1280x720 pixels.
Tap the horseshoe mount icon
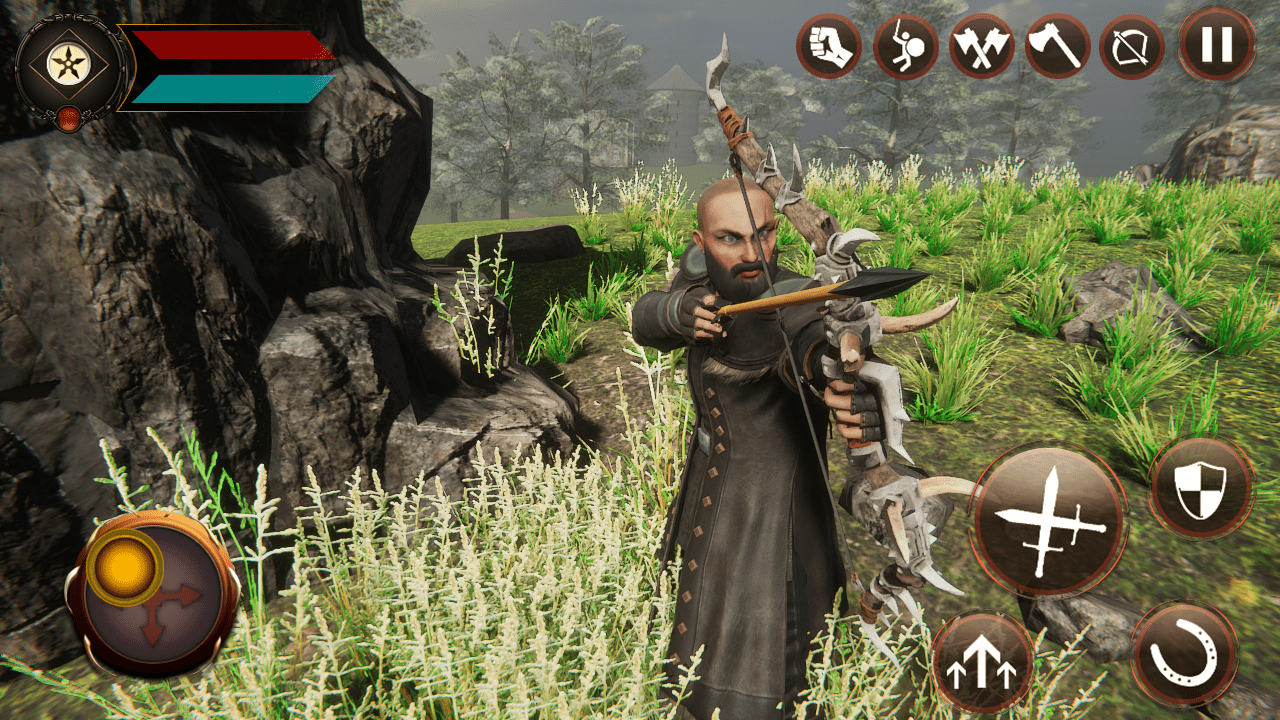[x=1185, y=657]
